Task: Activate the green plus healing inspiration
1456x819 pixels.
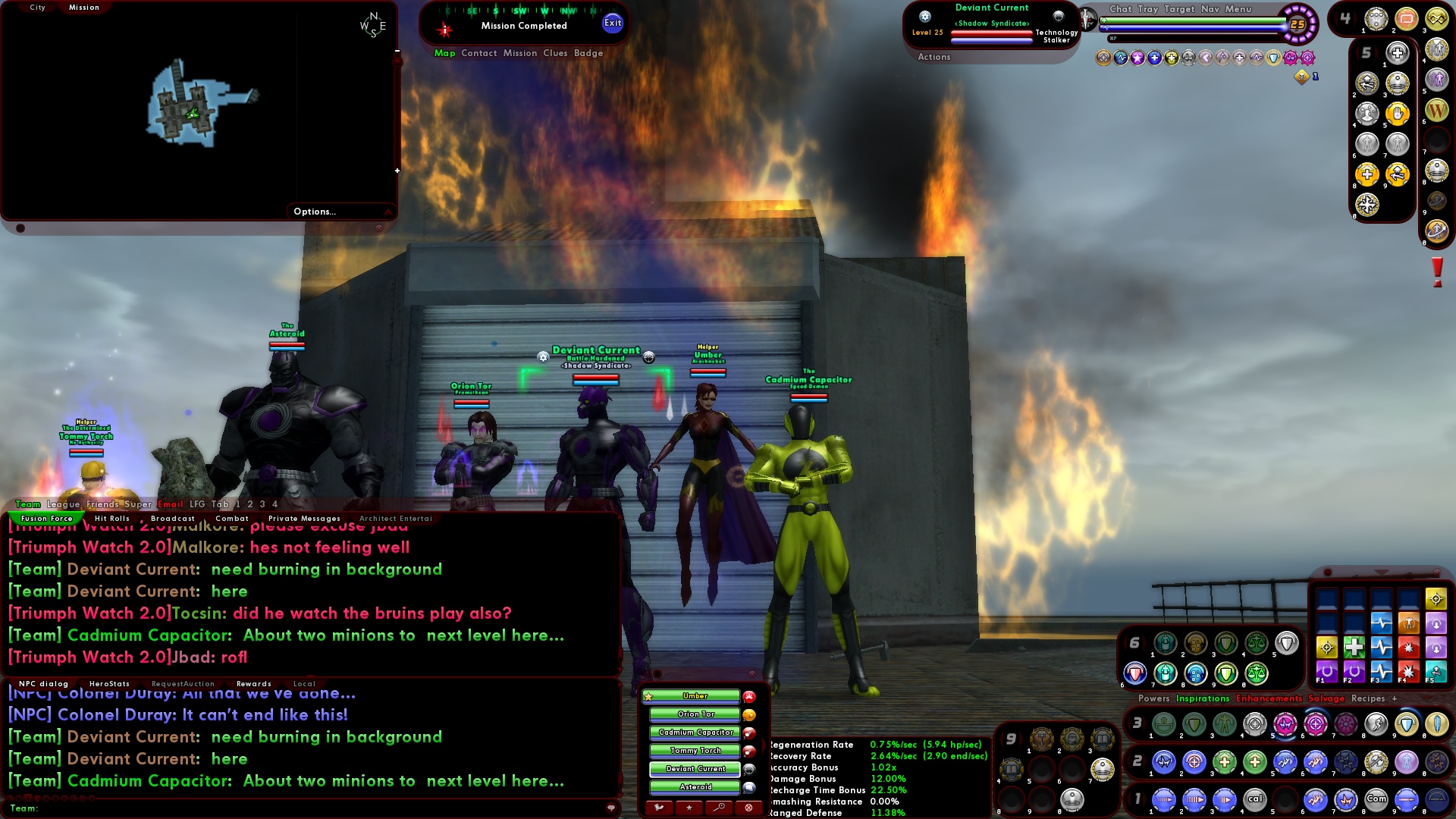Action: coord(1354,647)
